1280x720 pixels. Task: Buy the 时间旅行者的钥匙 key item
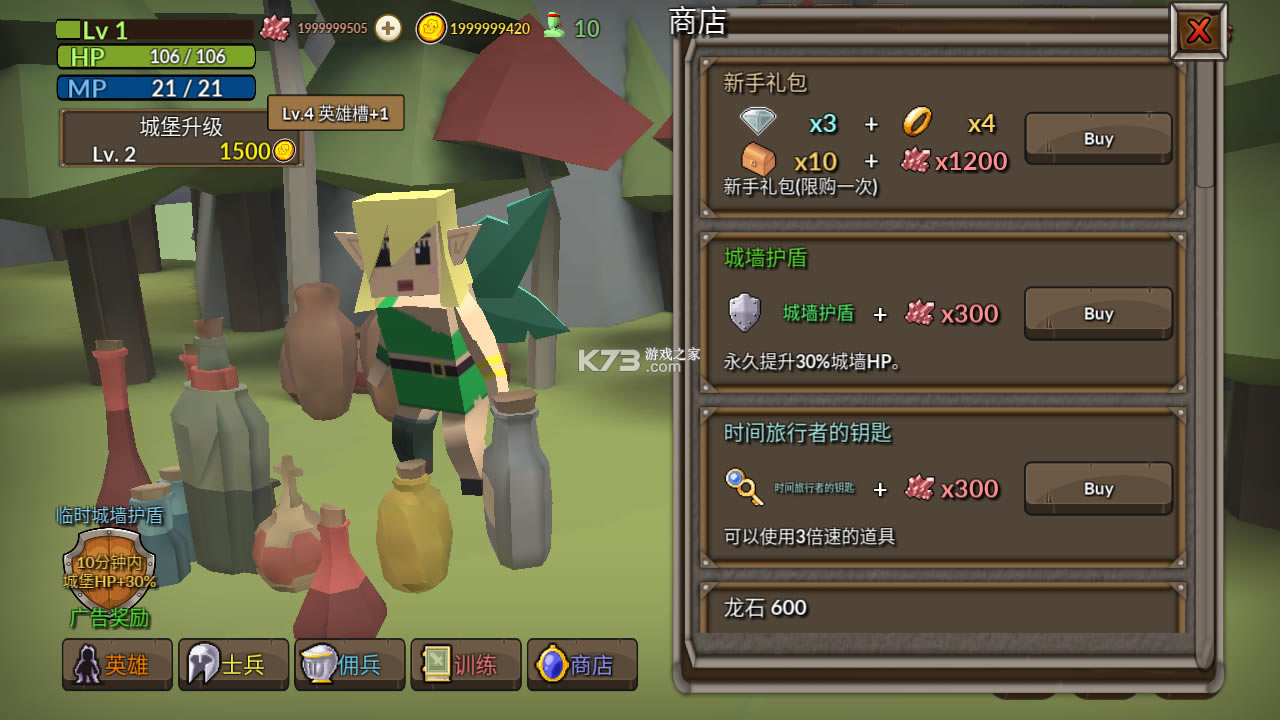[1098, 488]
